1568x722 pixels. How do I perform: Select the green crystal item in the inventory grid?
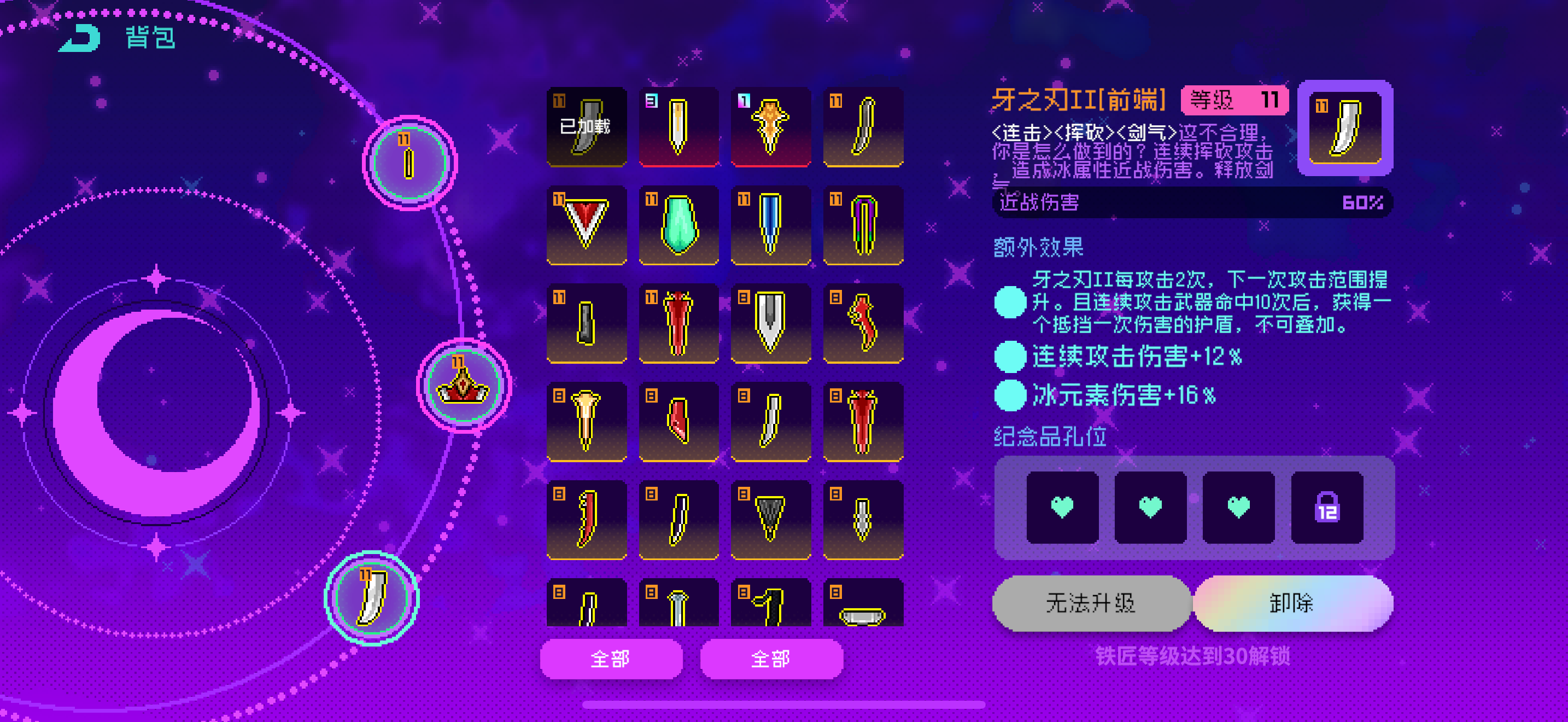coord(678,225)
